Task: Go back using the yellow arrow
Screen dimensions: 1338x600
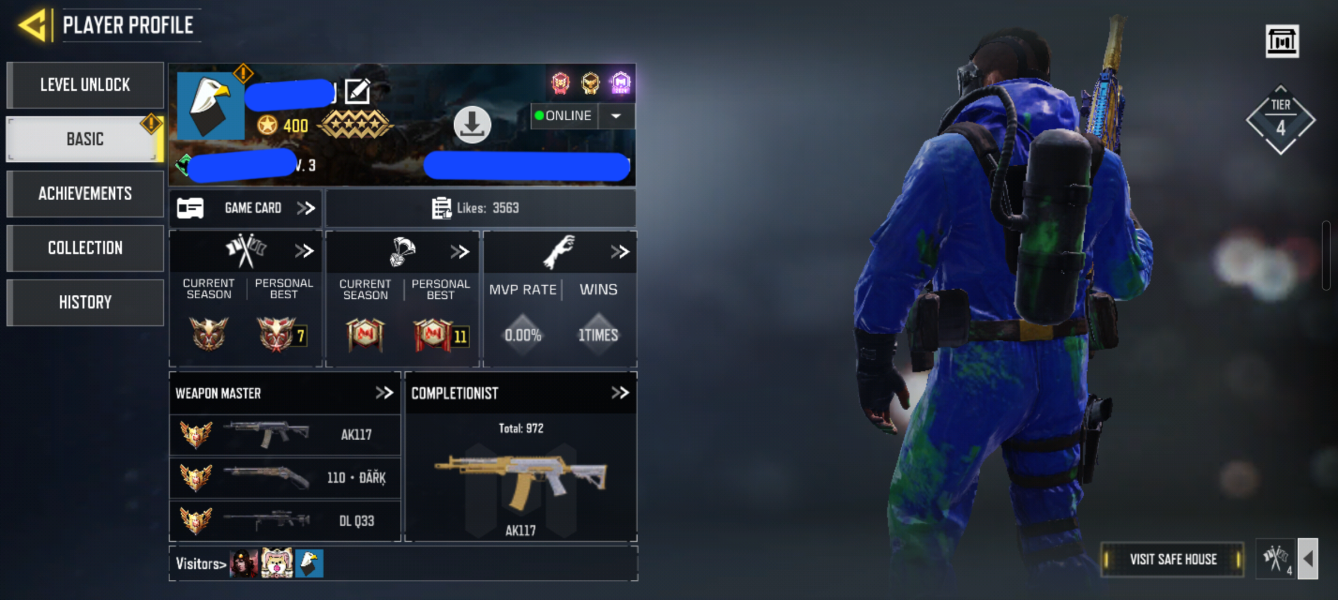Action: click(x=33, y=25)
